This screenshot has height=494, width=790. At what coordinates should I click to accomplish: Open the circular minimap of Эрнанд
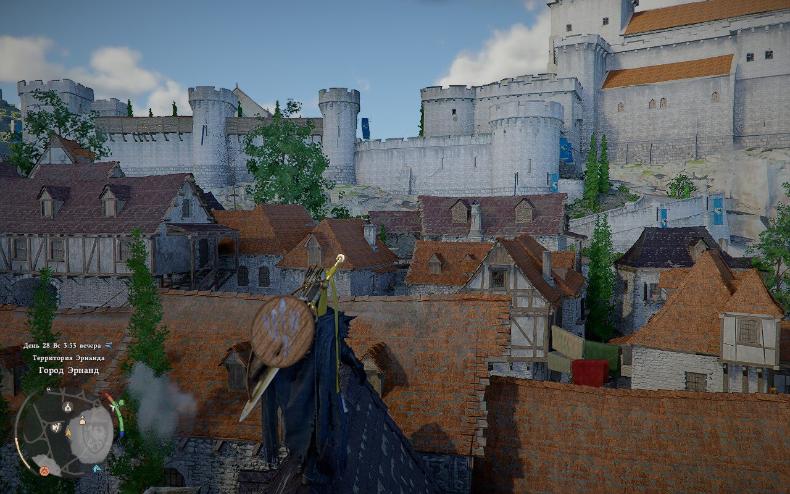(x=65, y=433)
